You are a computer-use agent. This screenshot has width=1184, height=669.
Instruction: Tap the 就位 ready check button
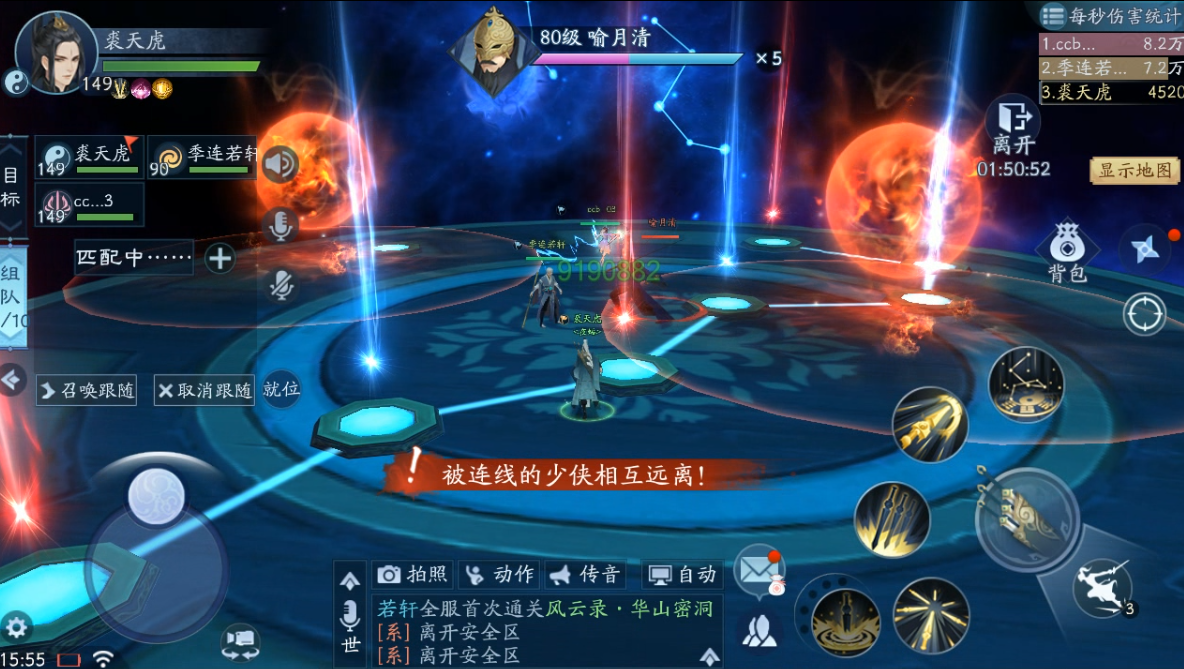[281, 389]
